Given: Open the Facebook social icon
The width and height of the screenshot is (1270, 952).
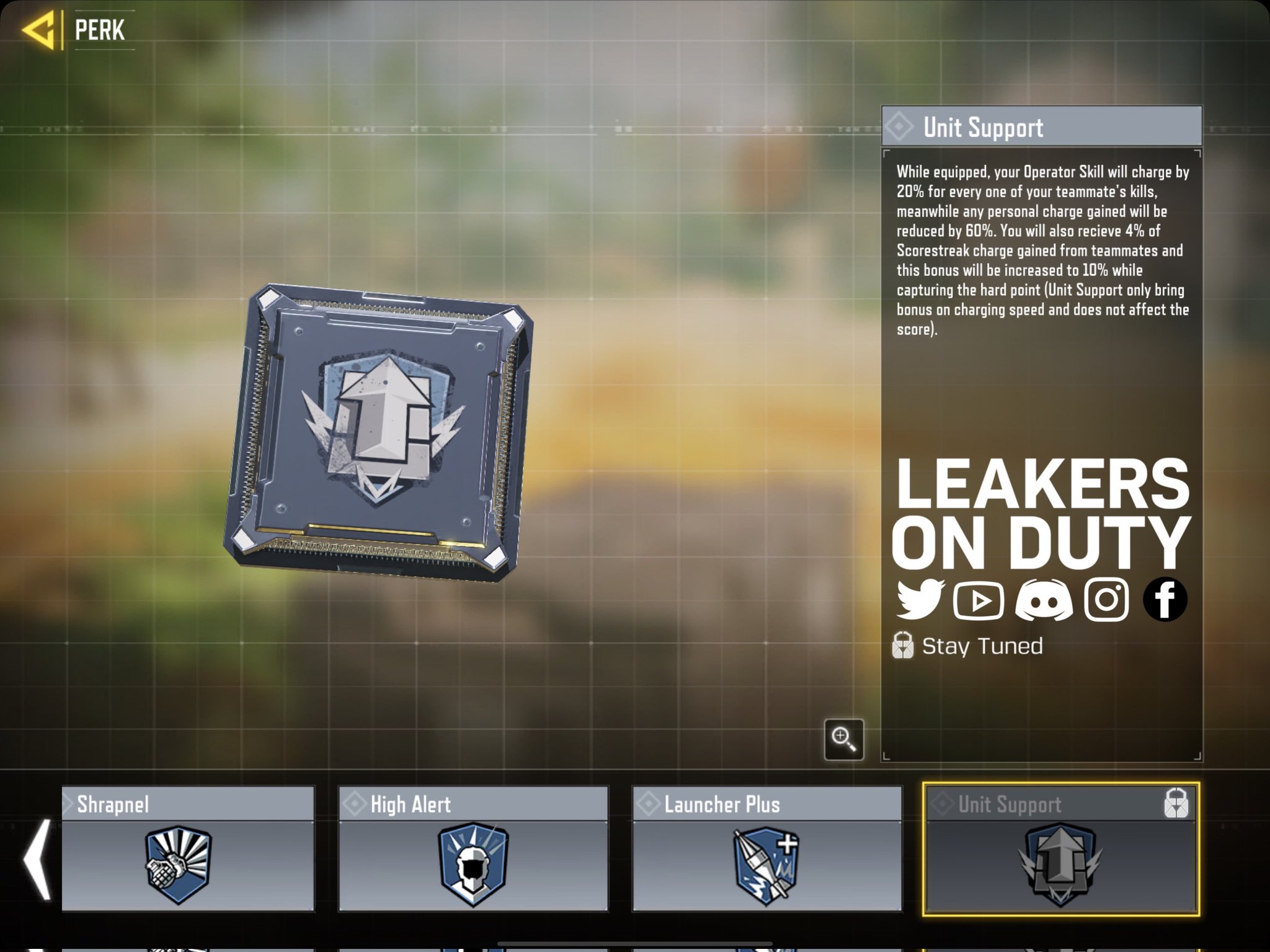Looking at the screenshot, I should [x=1166, y=598].
